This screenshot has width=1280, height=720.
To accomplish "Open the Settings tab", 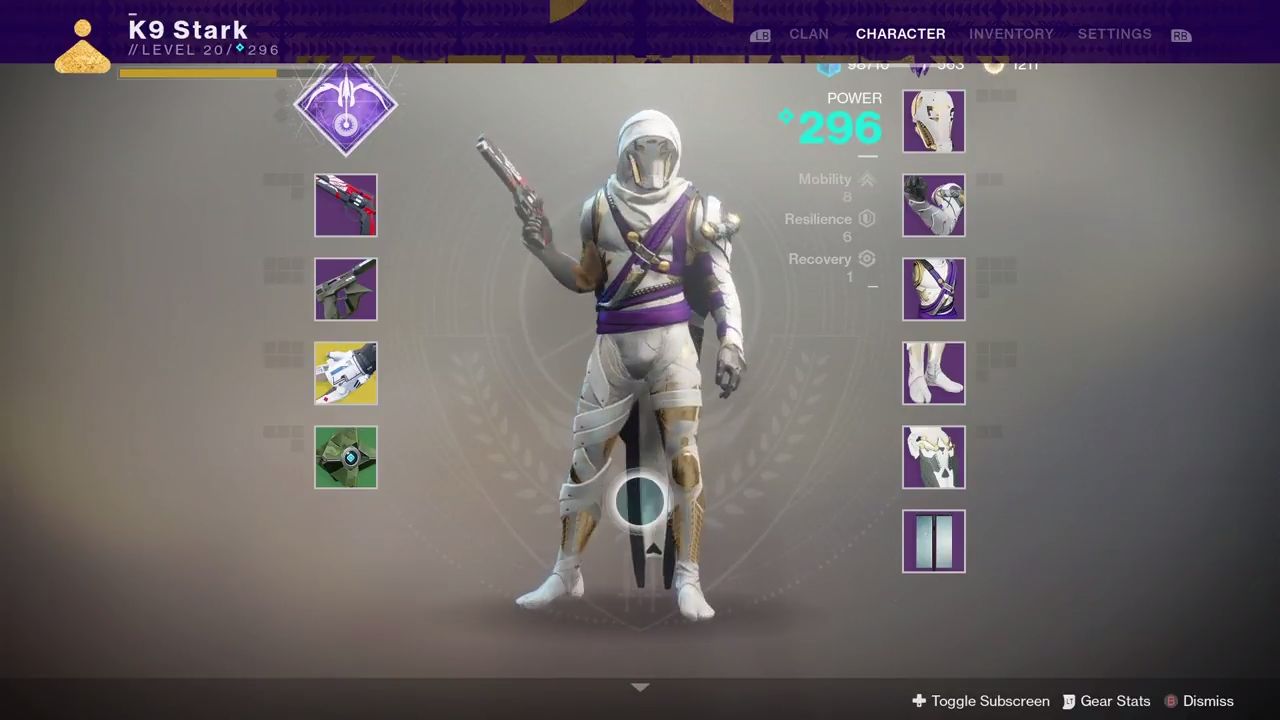I will (x=1114, y=34).
